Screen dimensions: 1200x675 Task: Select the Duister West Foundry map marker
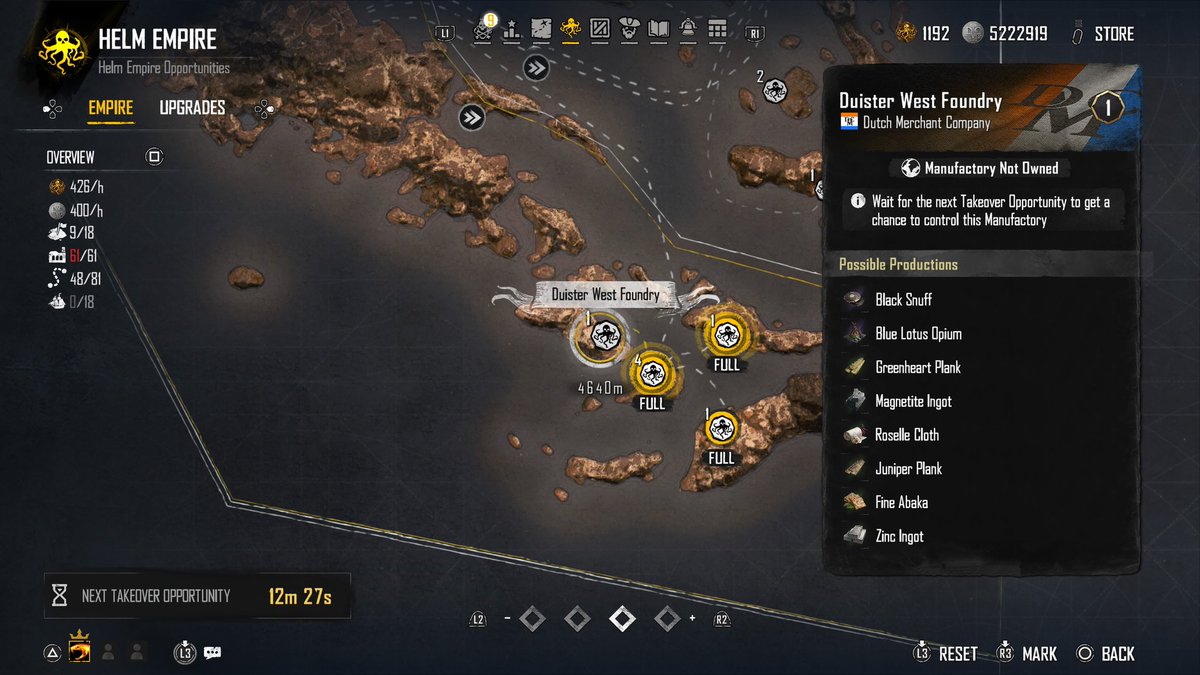(x=601, y=337)
